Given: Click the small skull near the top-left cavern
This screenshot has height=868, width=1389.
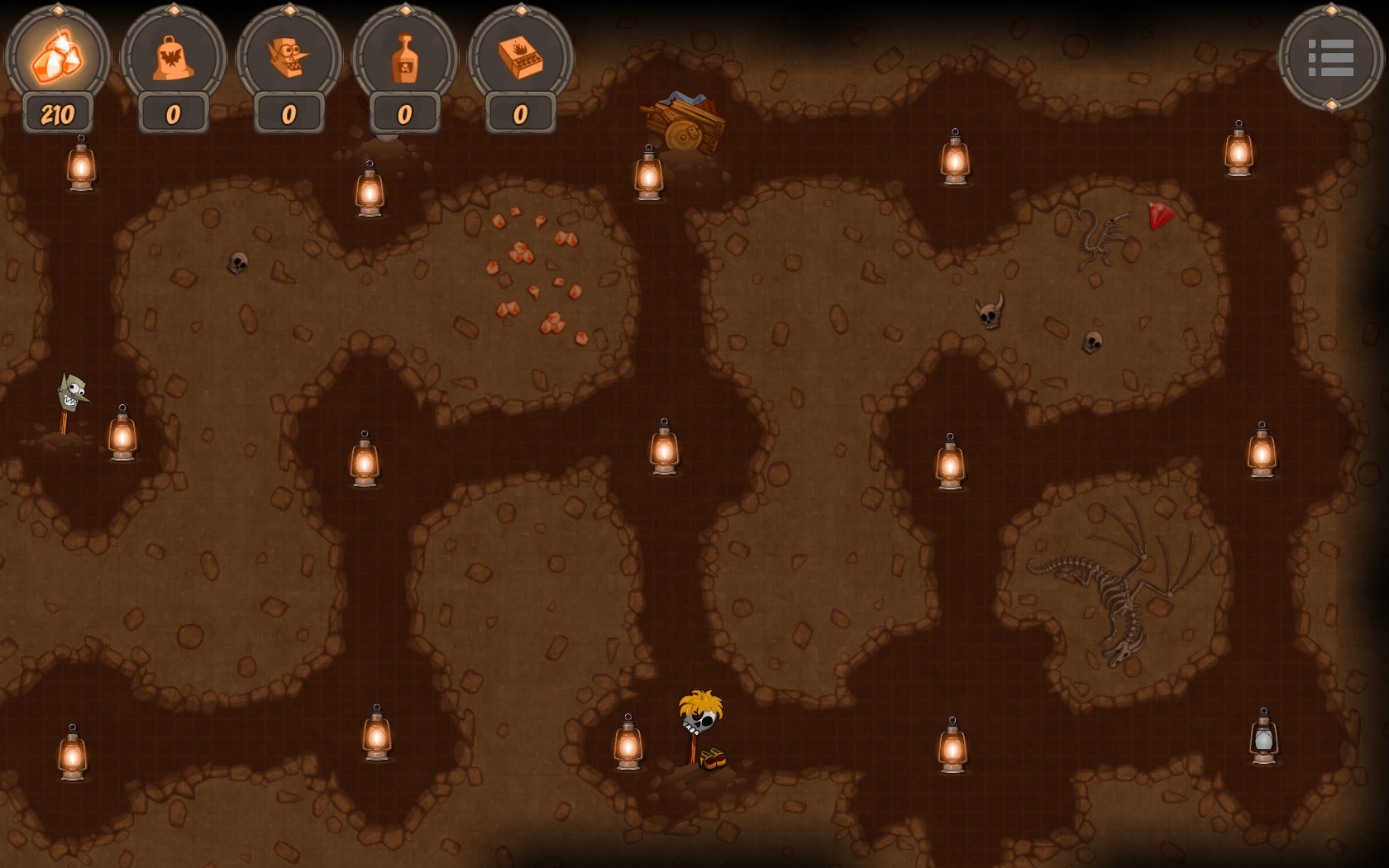Looking at the screenshot, I should click(x=239, y=265).
